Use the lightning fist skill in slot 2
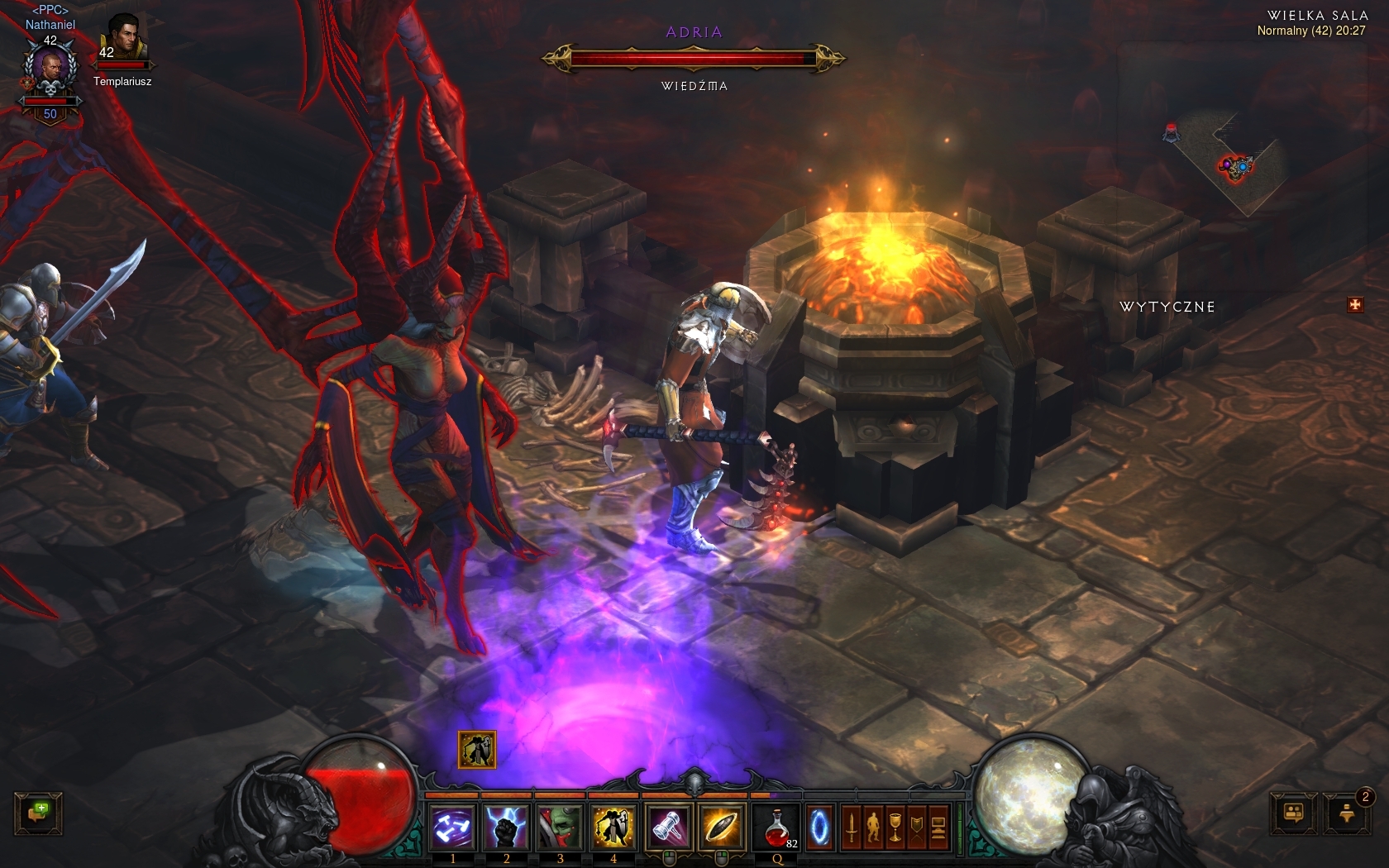Screen dimensions: 1389x868 pos(506,827)
